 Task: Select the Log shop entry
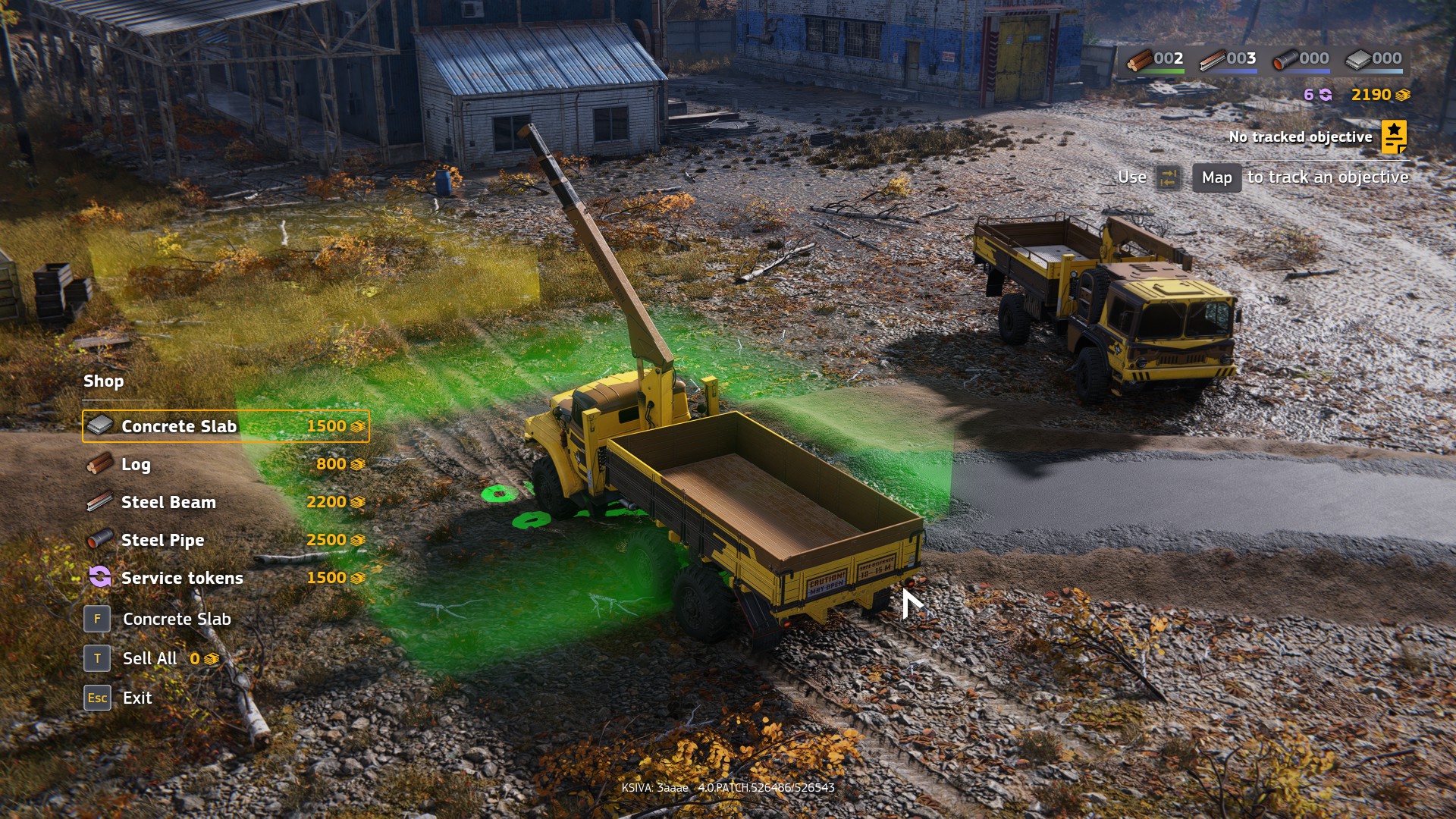(x=135, y=464)
